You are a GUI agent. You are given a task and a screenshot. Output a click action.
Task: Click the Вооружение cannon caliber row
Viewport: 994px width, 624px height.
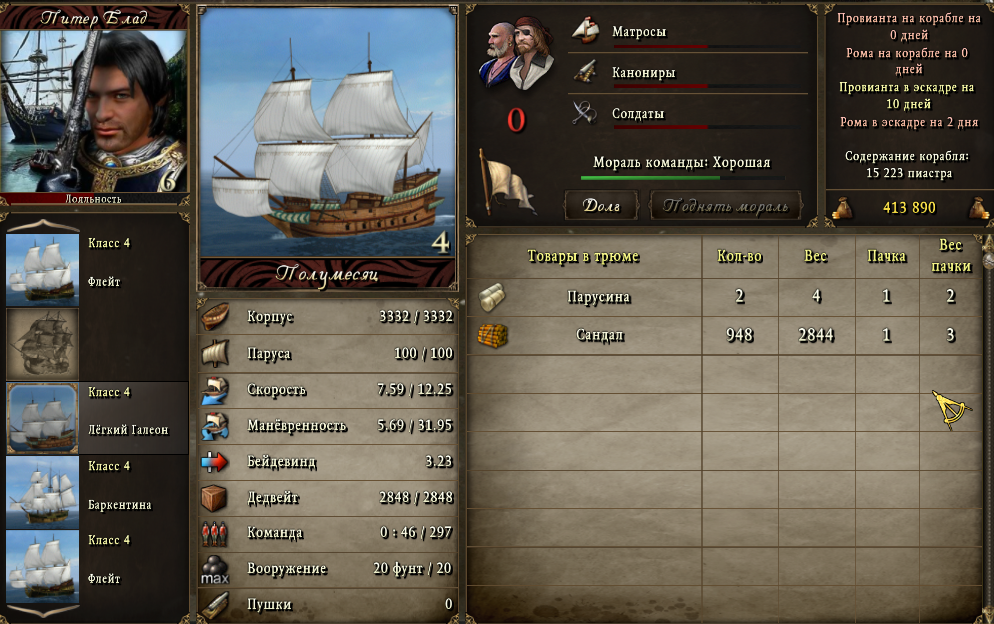coord(328,569)
